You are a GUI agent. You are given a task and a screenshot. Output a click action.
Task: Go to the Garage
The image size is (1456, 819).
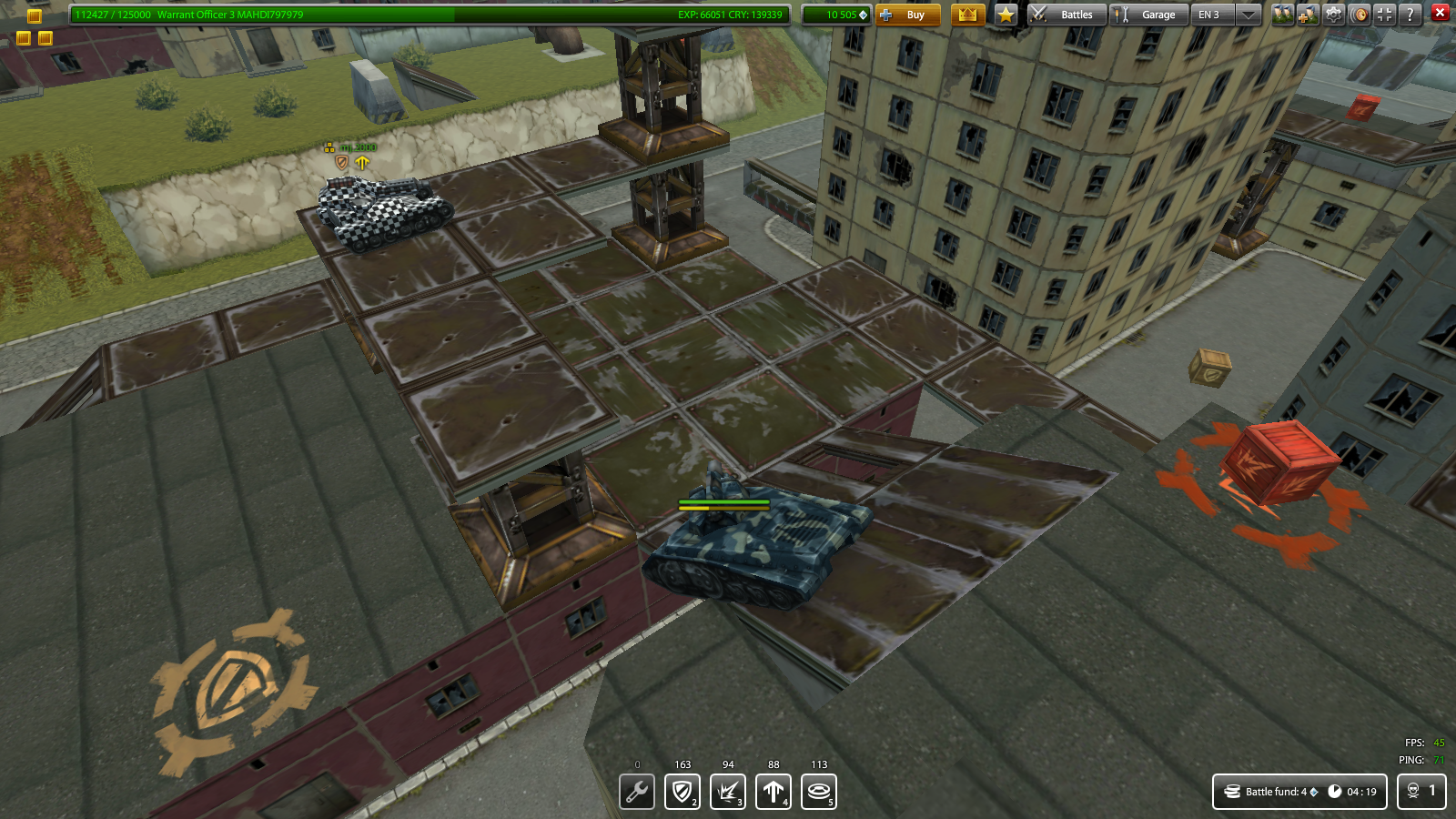(1148, 15)
